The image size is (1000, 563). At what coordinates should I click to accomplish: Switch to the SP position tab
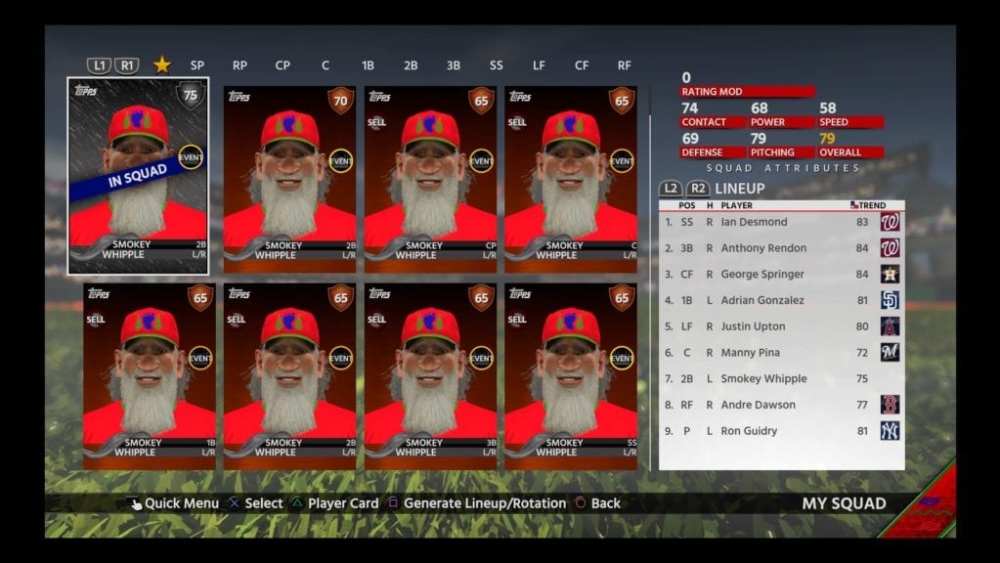click(x=197, y=66)
